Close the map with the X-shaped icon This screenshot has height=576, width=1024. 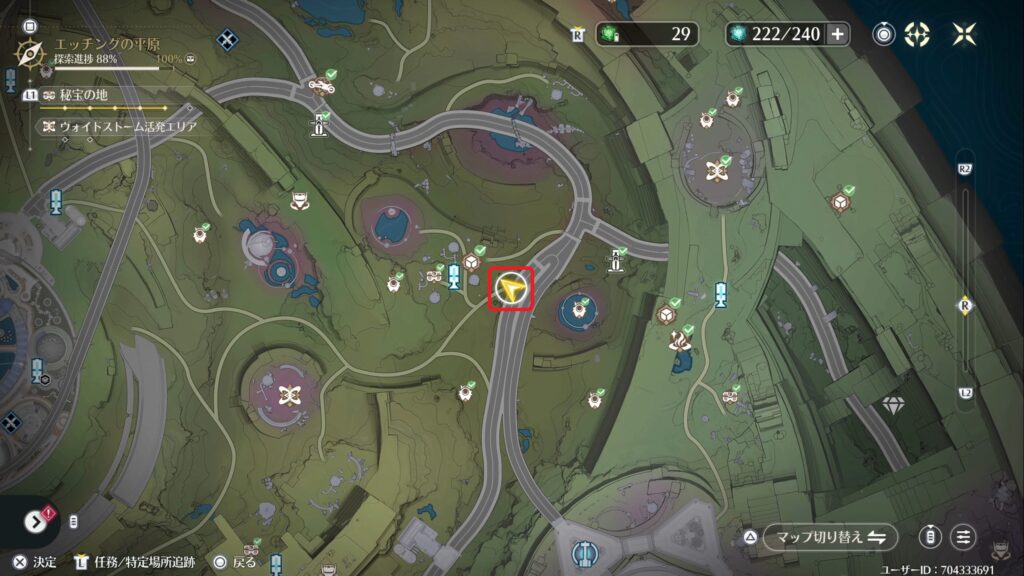964,34
